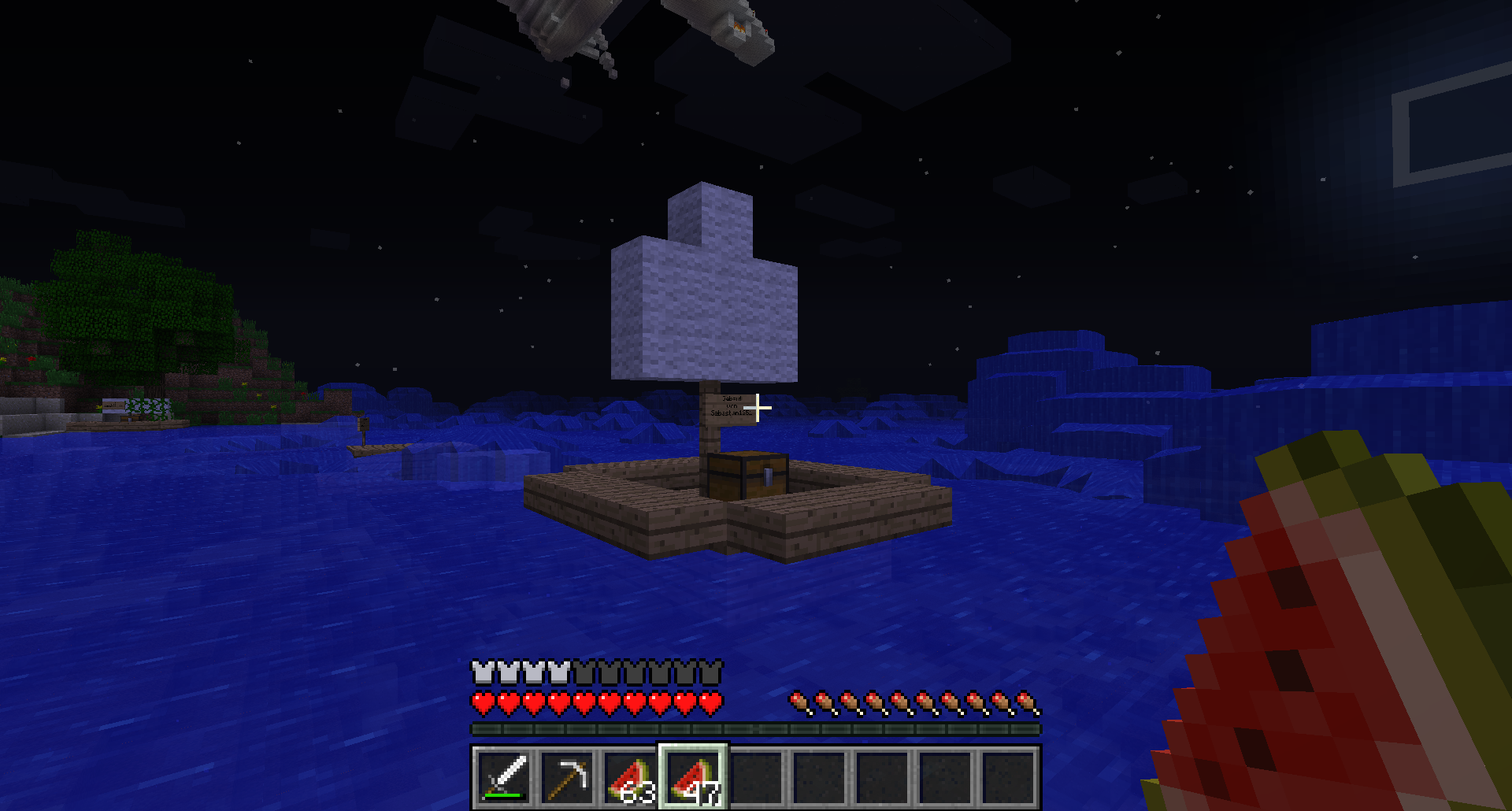Choose the iron pickaxe in the hotbar

coord(567,776)
